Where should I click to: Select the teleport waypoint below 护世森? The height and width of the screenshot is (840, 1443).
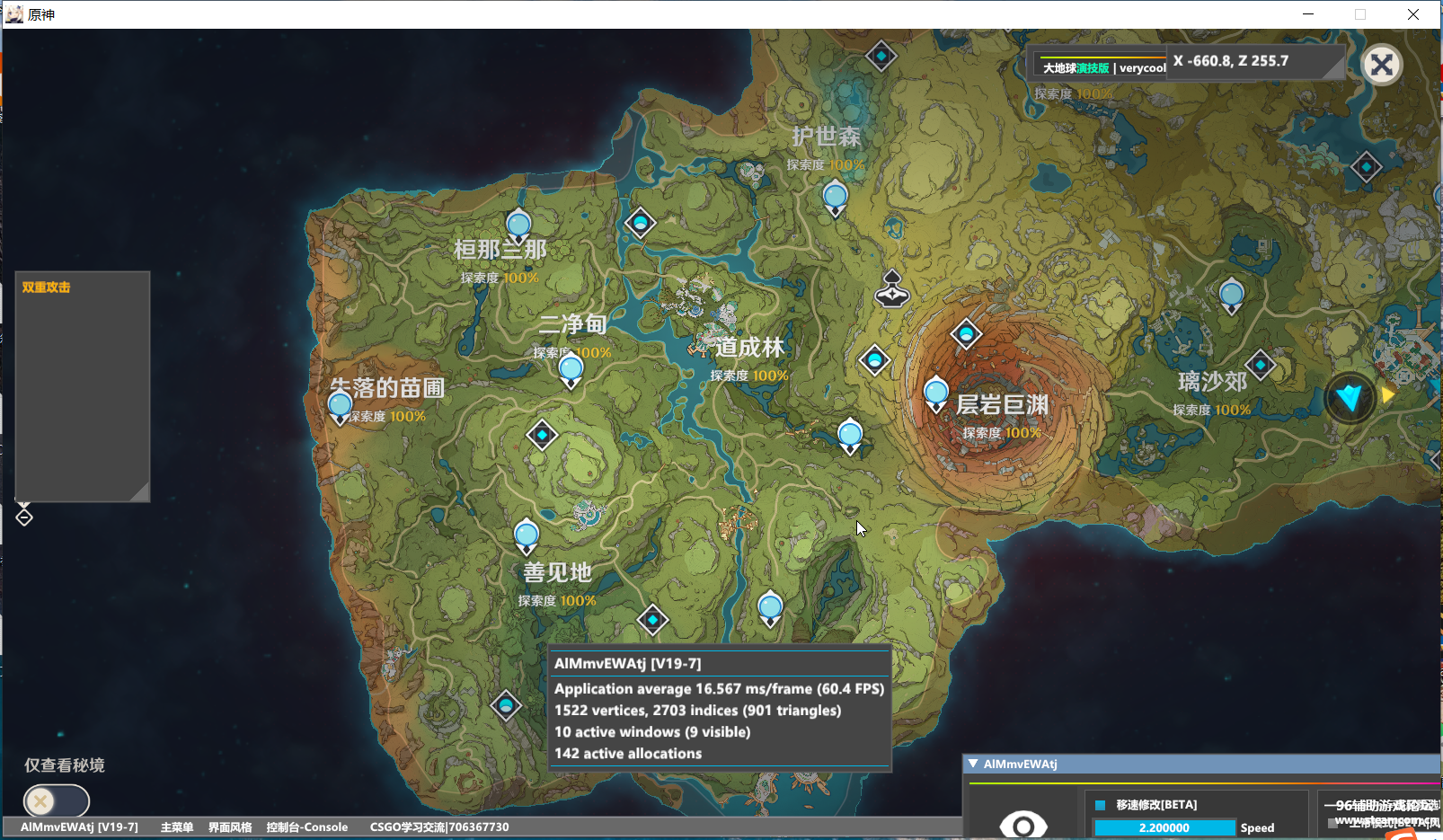tap(835, 197)
